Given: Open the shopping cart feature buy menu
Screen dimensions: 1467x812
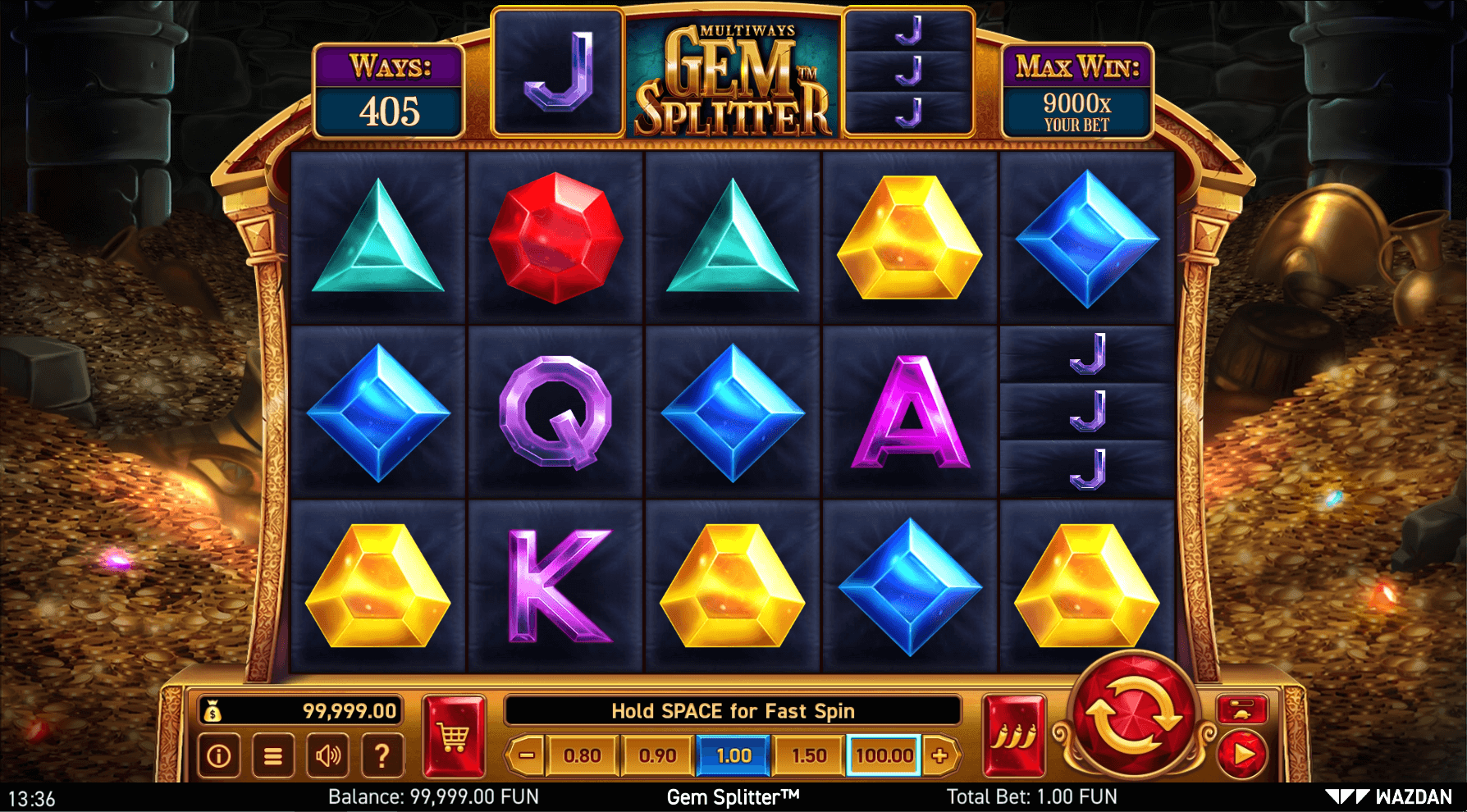Looking at the screenshot, I should [452, 737].
